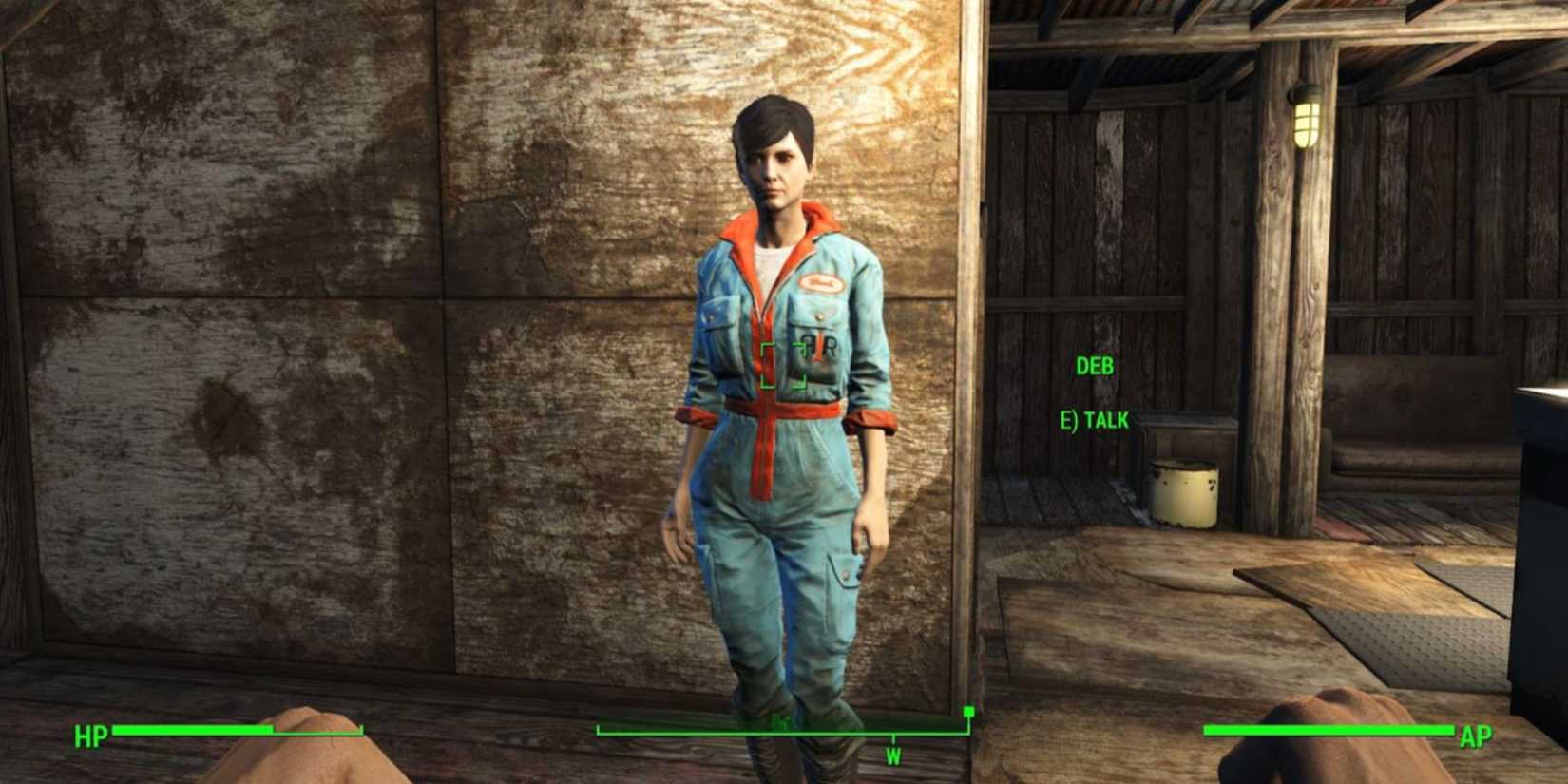Click the oval name patch on Deb's jumpsuit
The height and width of the screenshot is (784, 1568).
tap(825, 282)
